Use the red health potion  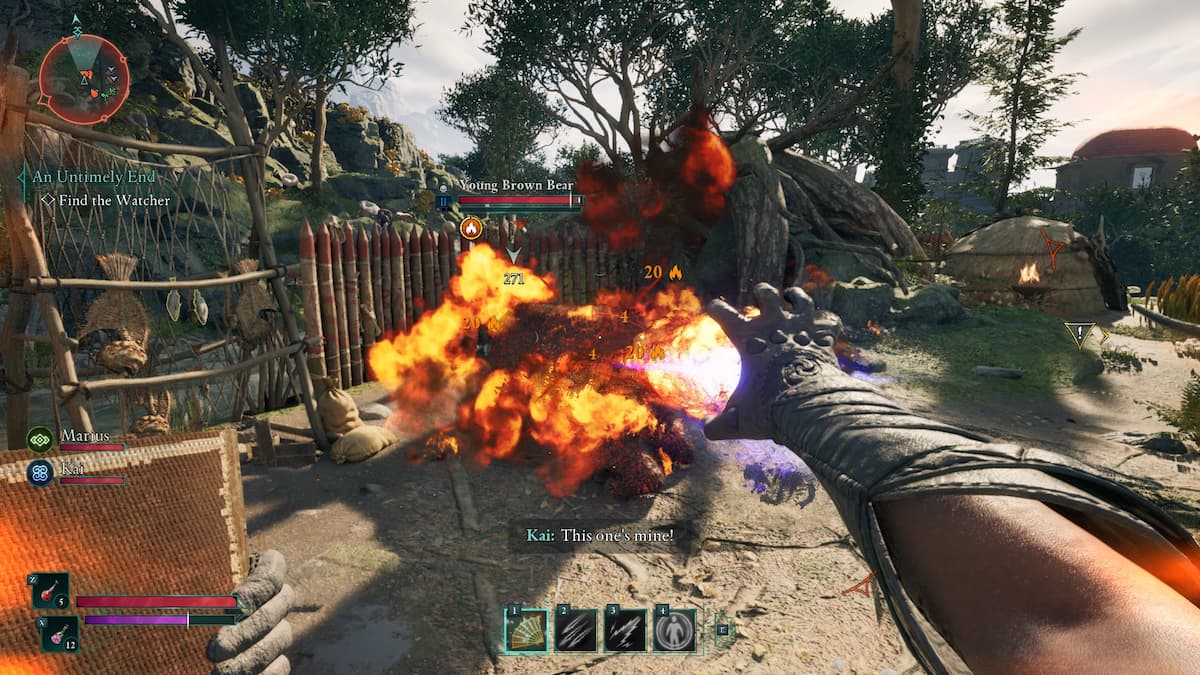[x=50, y=591]
